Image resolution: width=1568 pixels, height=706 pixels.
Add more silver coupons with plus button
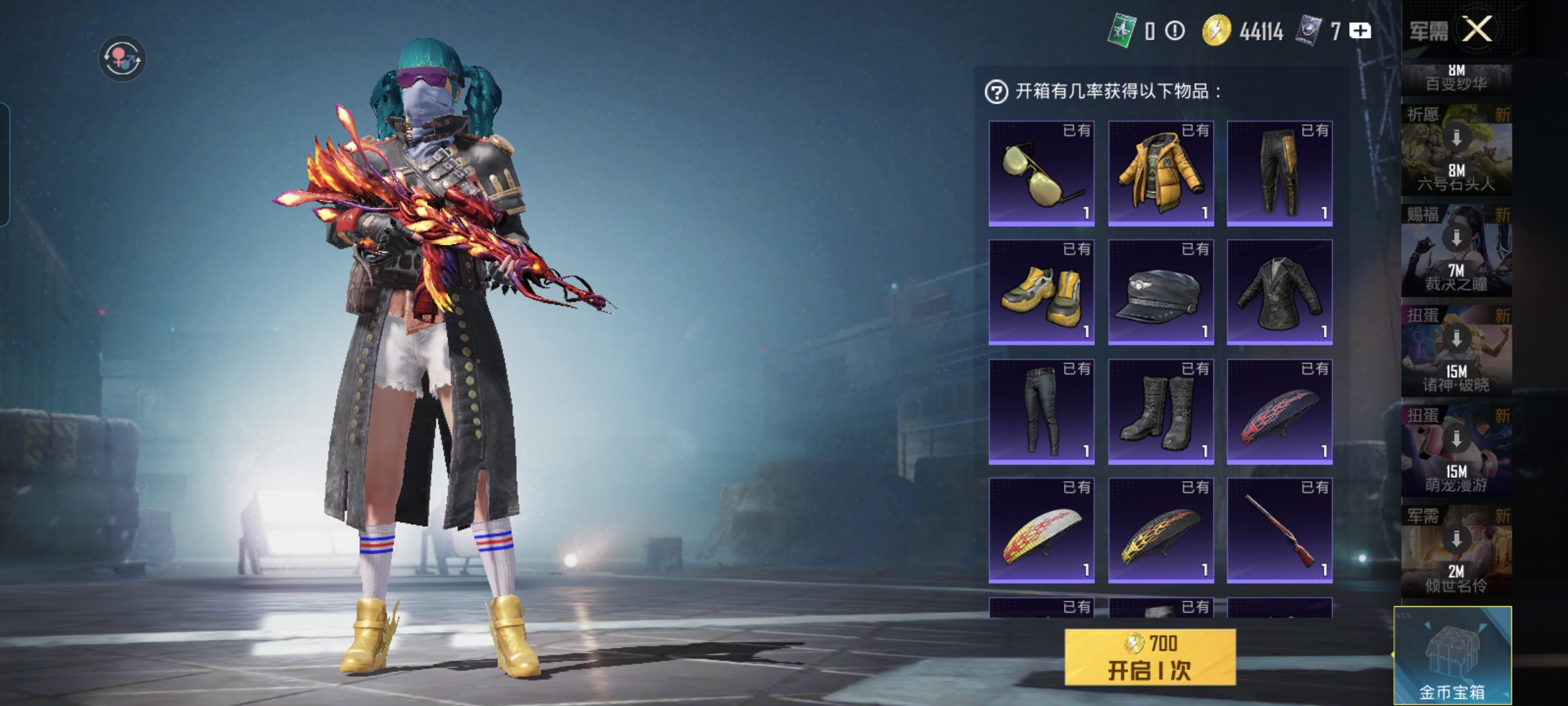tap(1360, 31)
